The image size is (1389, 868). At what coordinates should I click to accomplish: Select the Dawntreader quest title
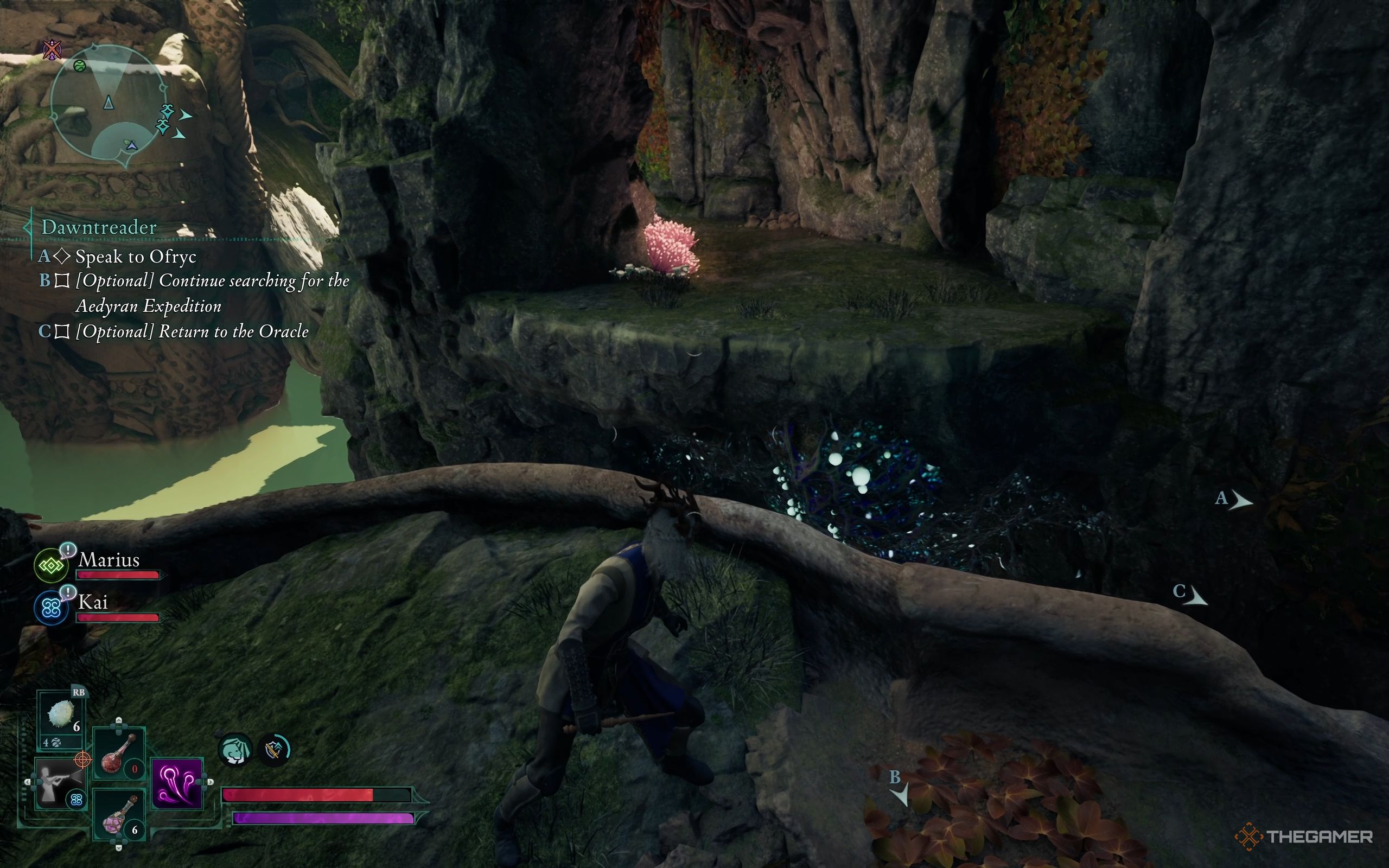(99, 227)
